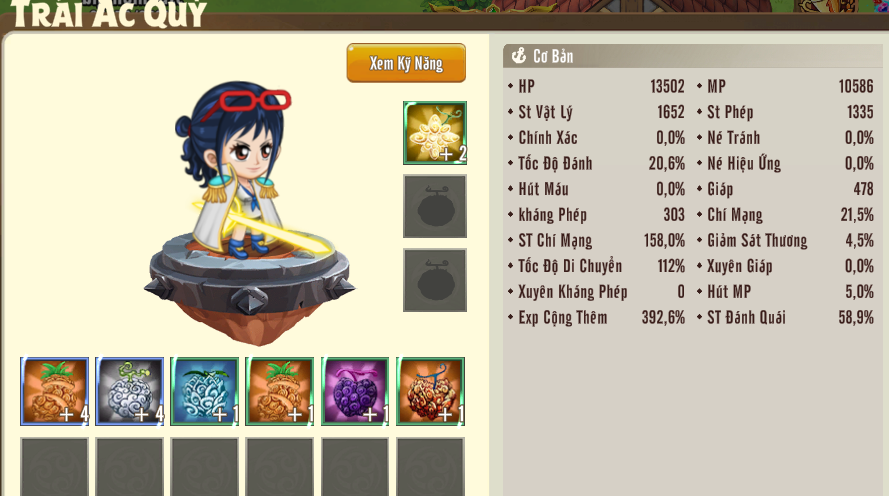This screenshot has width=889, height=496.
Task: Pick the orange devil fruit marked +4
Action: point(55,391)
